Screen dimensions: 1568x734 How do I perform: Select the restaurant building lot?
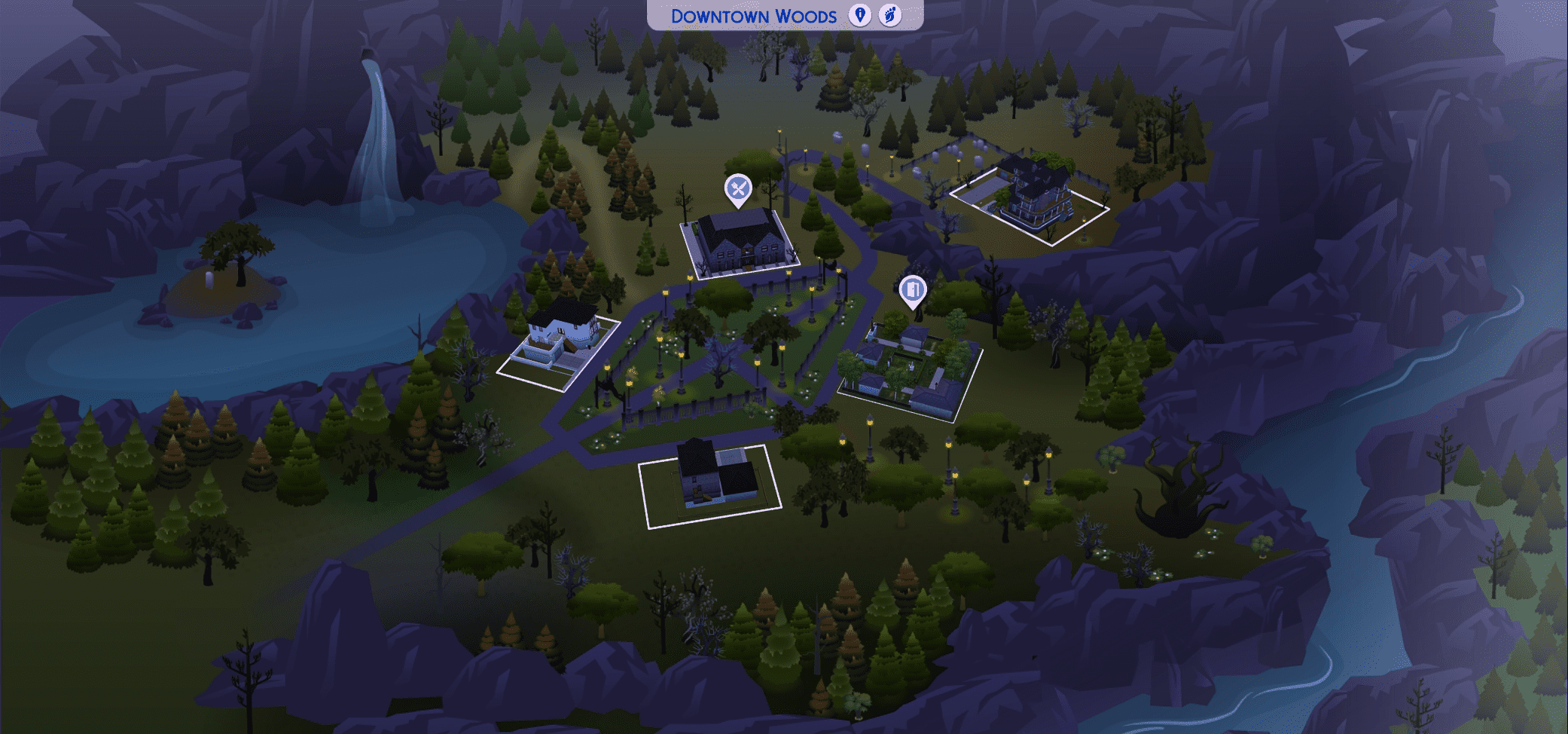pyautogui.click(x=740, y=243)
